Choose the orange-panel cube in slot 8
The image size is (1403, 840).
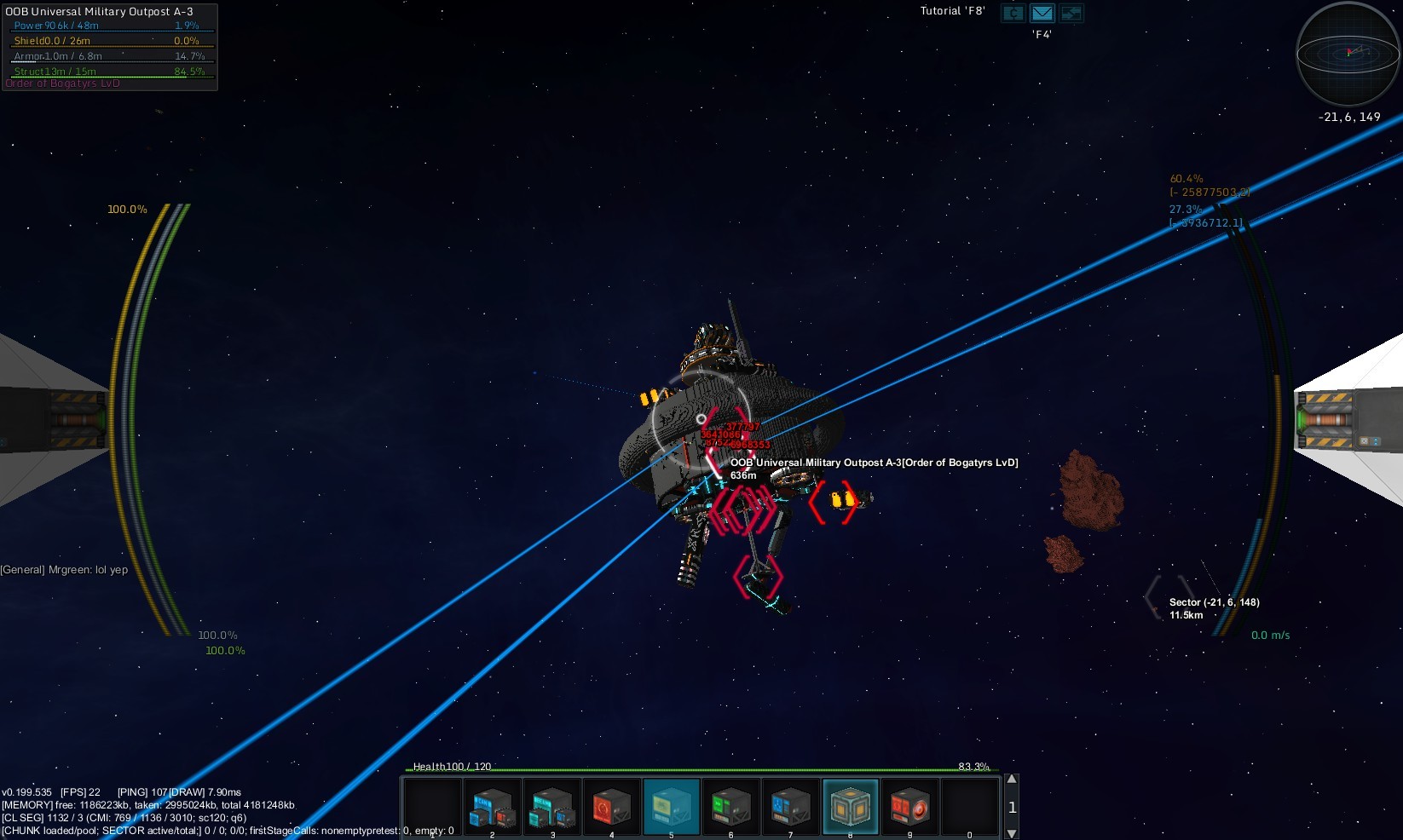pos(850,807)
